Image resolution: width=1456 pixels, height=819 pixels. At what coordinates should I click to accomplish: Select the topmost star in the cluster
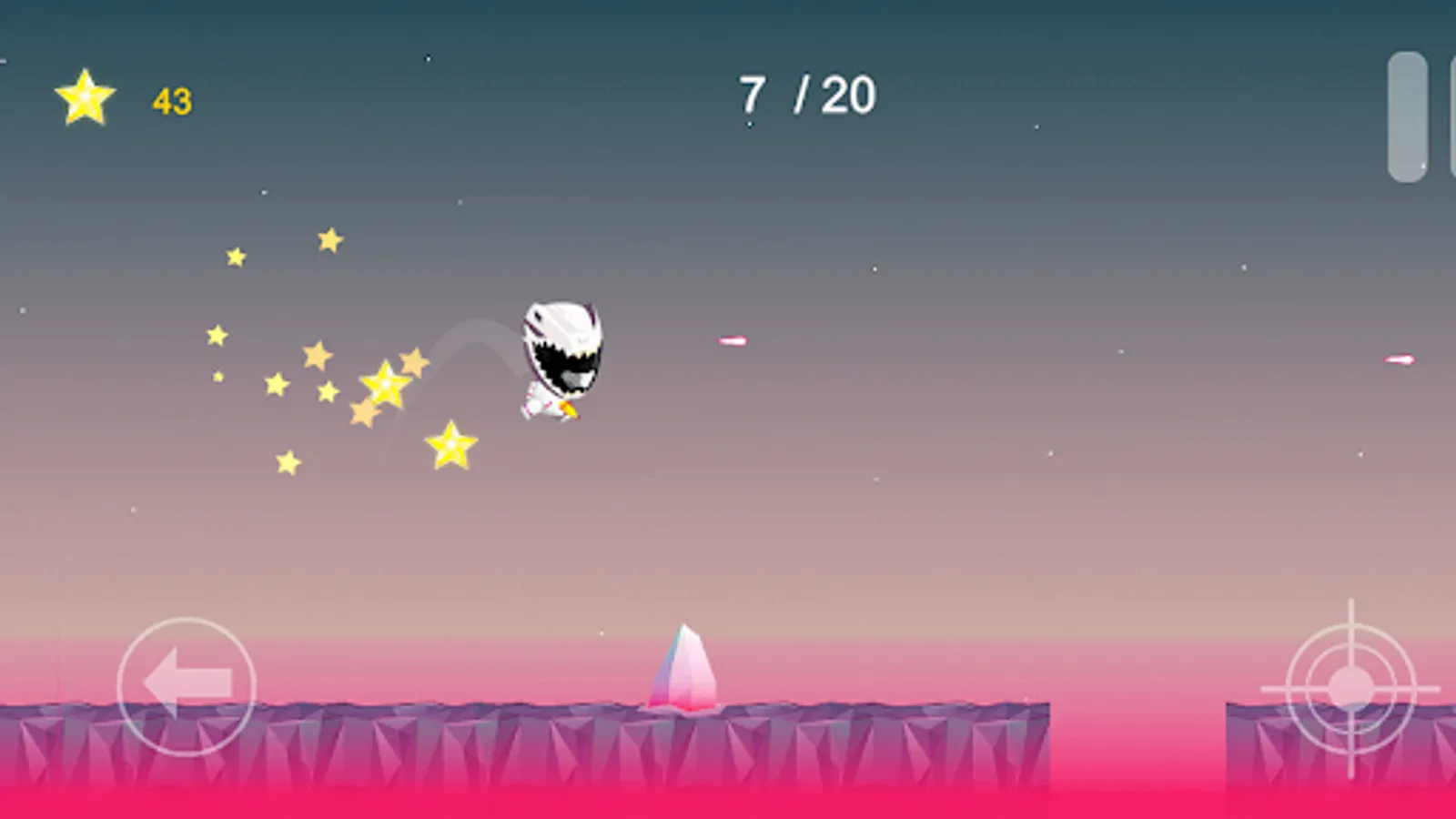click(x=329, y=238)
